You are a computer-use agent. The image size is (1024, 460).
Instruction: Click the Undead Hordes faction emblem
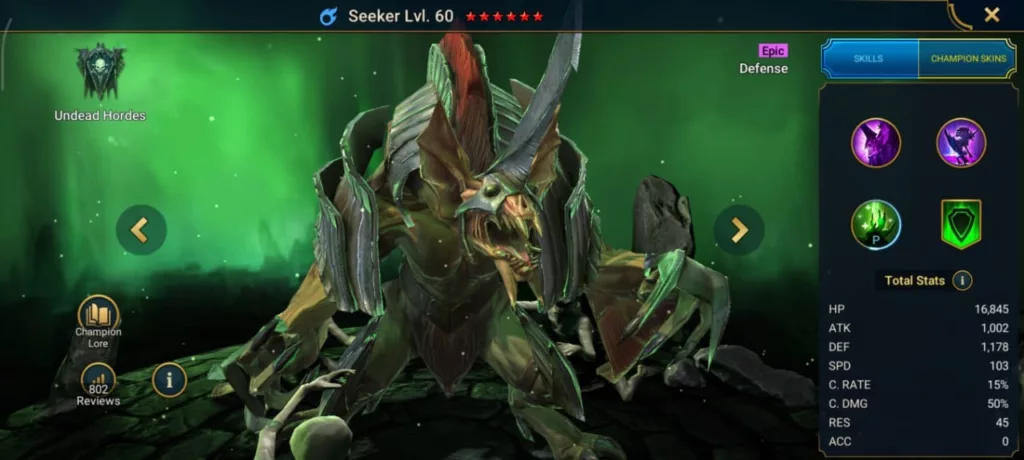coord(100,73)
